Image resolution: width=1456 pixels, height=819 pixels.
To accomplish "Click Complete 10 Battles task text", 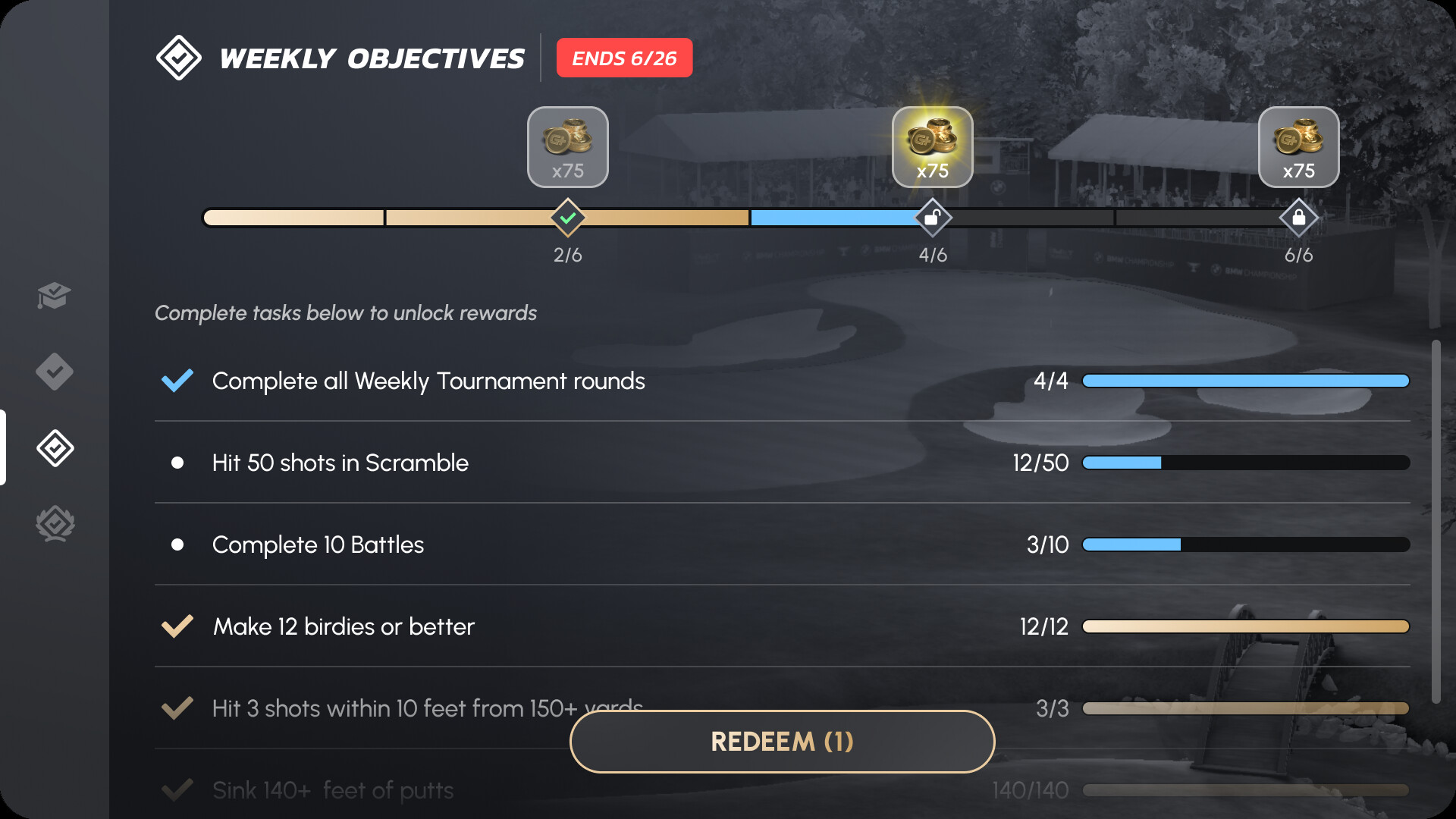I will [x=318, y=544].
